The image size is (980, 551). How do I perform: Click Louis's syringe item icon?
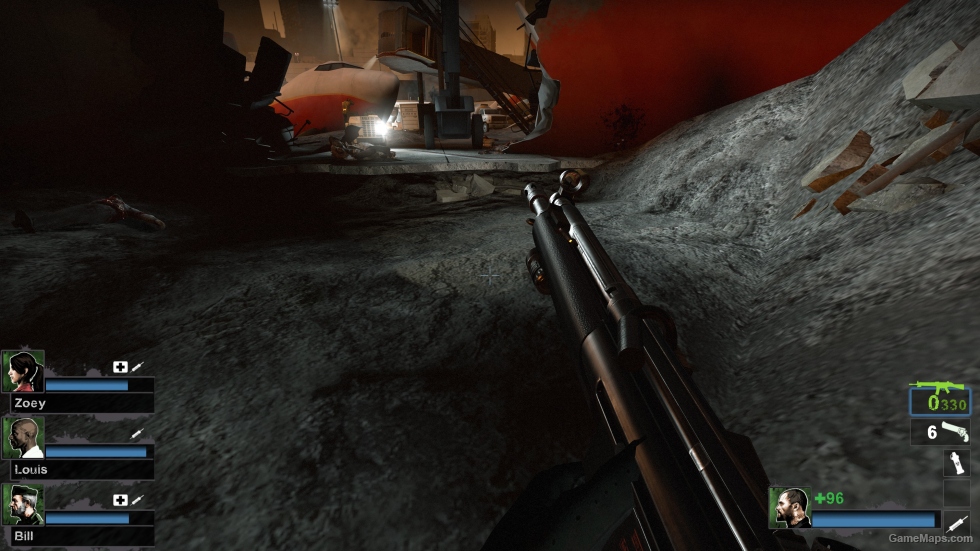[137, 434]
